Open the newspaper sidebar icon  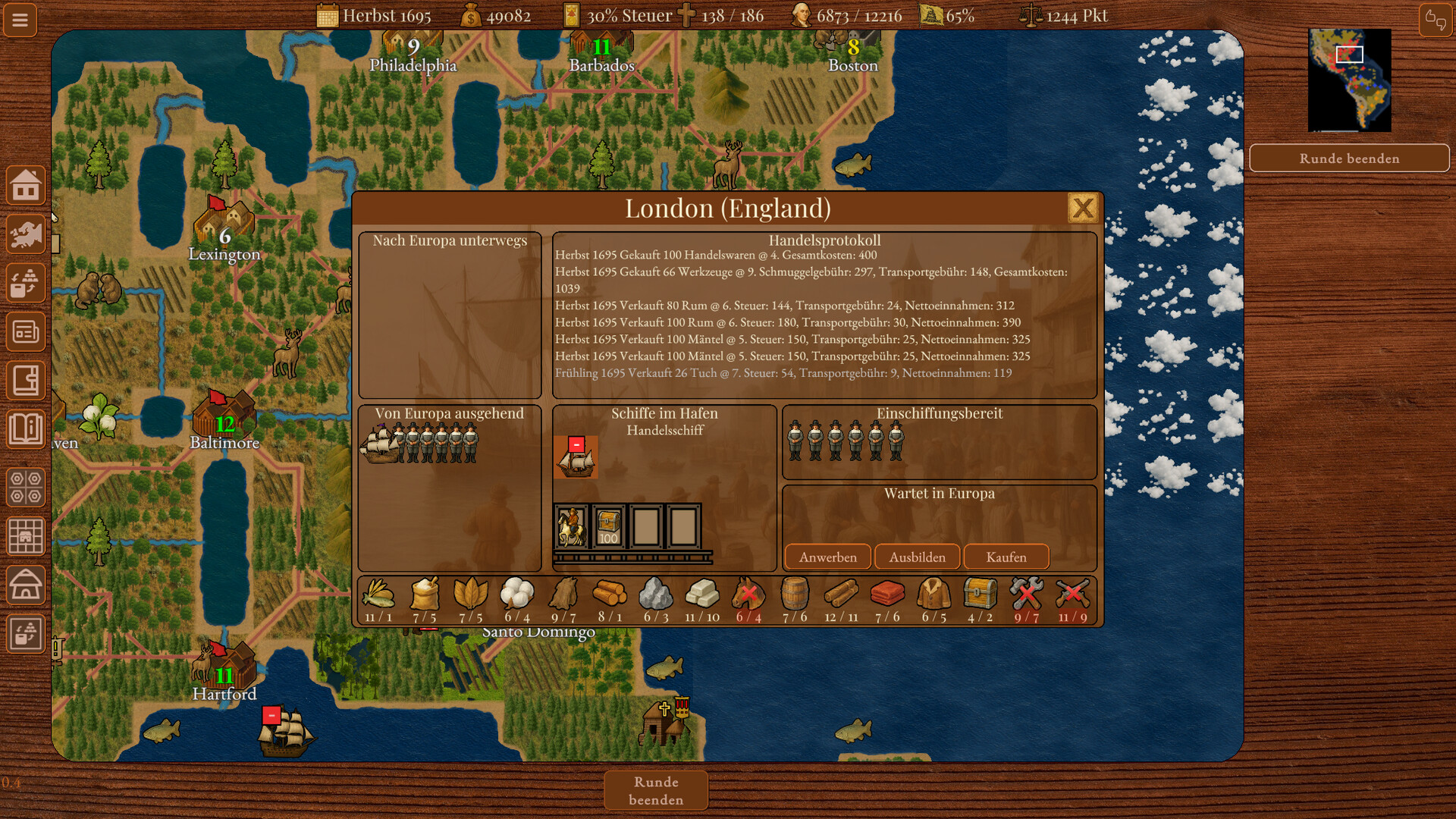26,331
